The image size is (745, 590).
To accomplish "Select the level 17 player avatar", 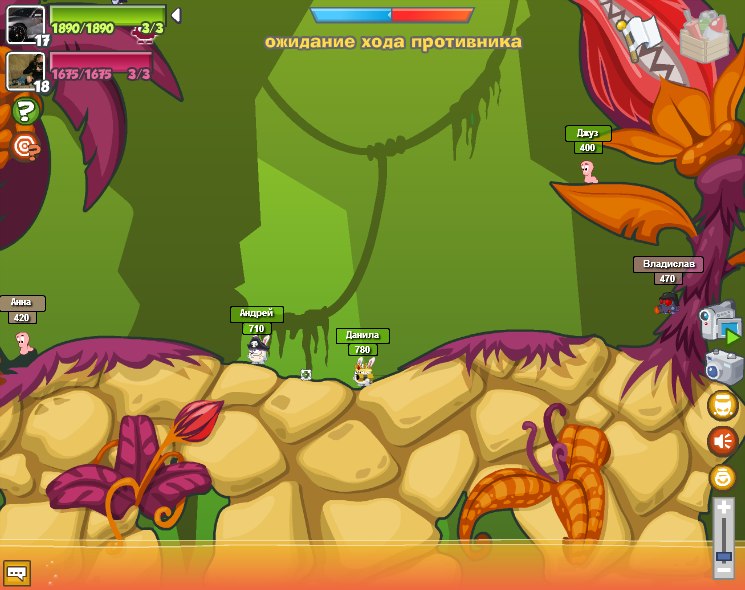I will click(x=24, y=24).
